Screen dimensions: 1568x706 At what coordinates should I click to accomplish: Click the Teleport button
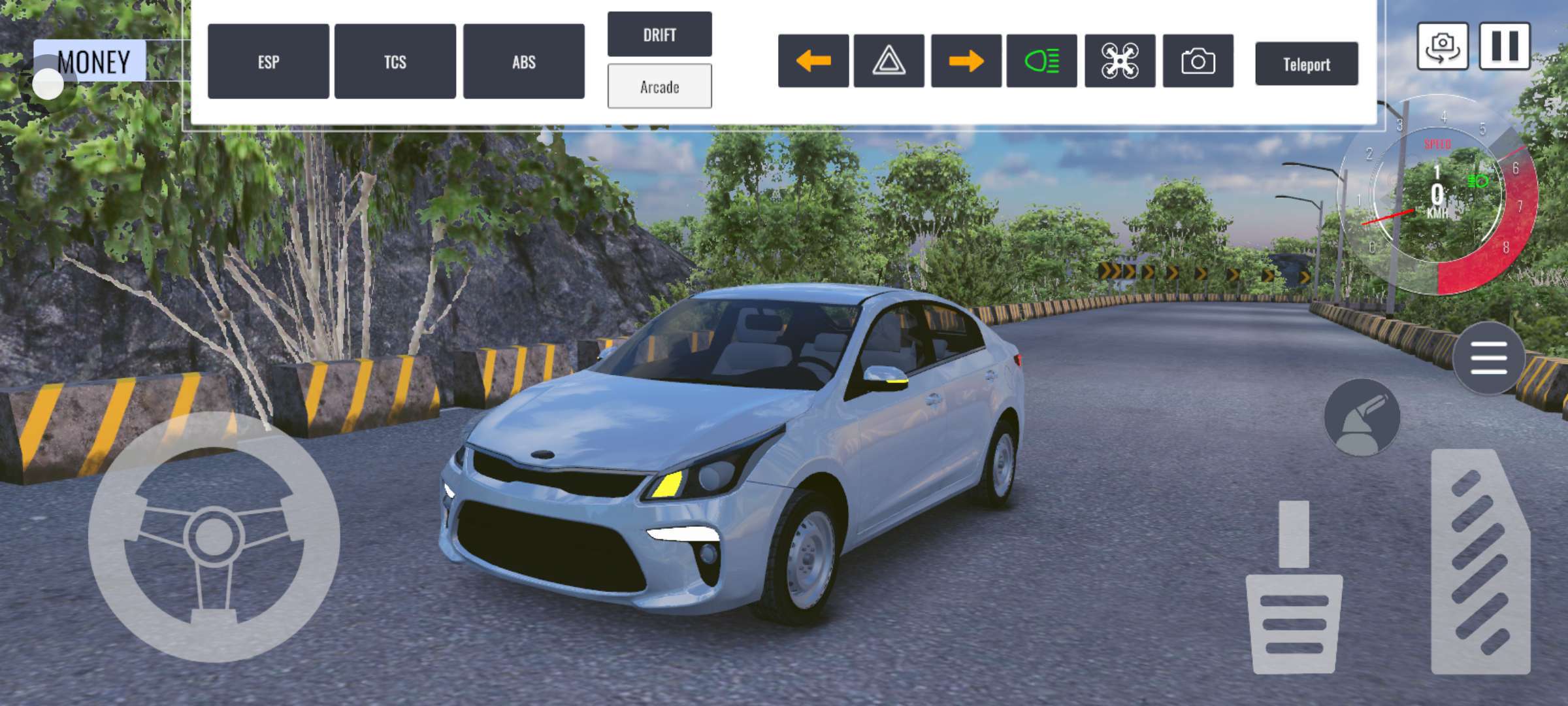(1306, 64)
